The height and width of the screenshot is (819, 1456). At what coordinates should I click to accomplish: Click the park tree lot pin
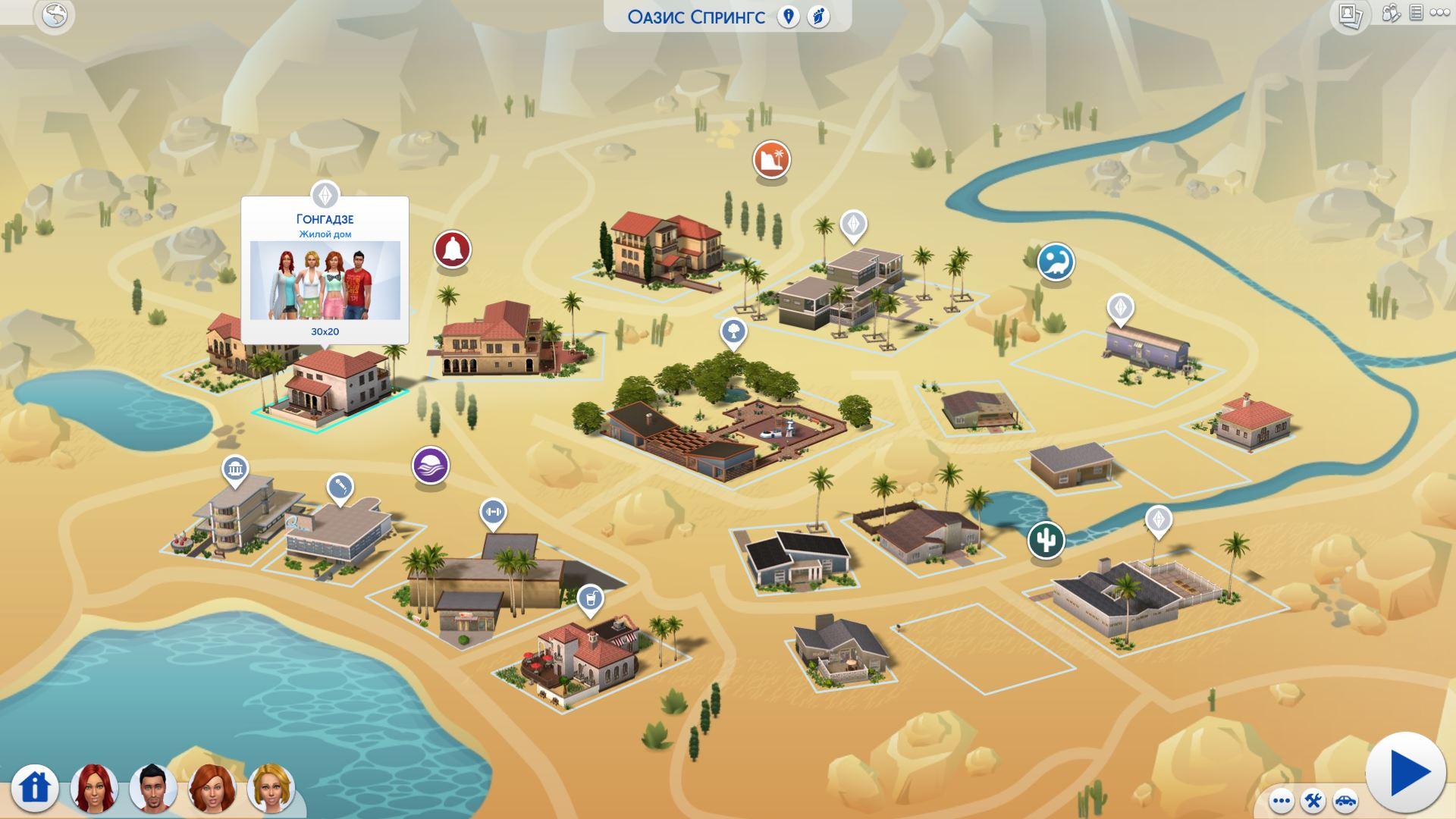click(733, 331)
